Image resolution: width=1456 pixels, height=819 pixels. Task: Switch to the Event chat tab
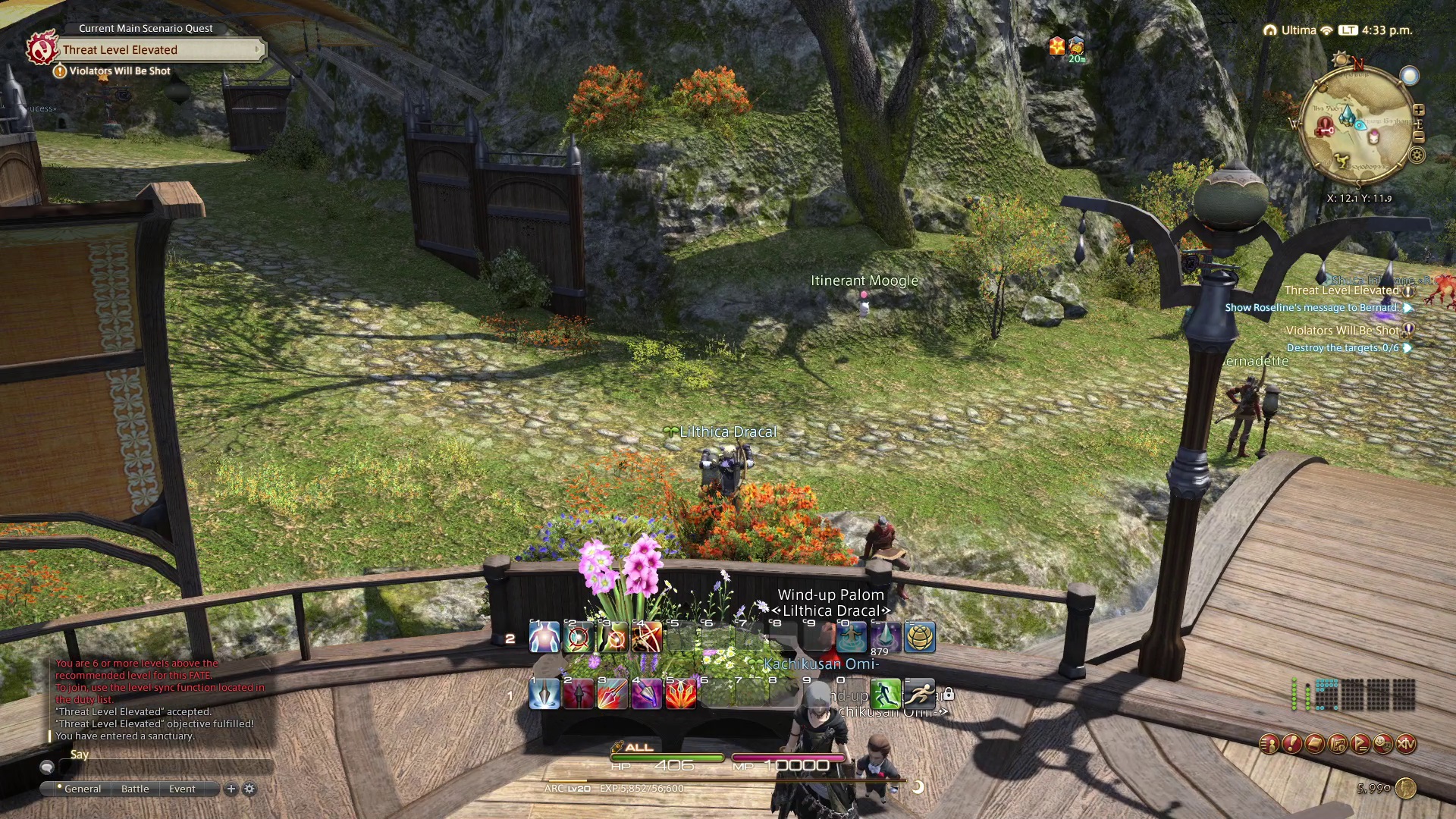click(182, 789)
